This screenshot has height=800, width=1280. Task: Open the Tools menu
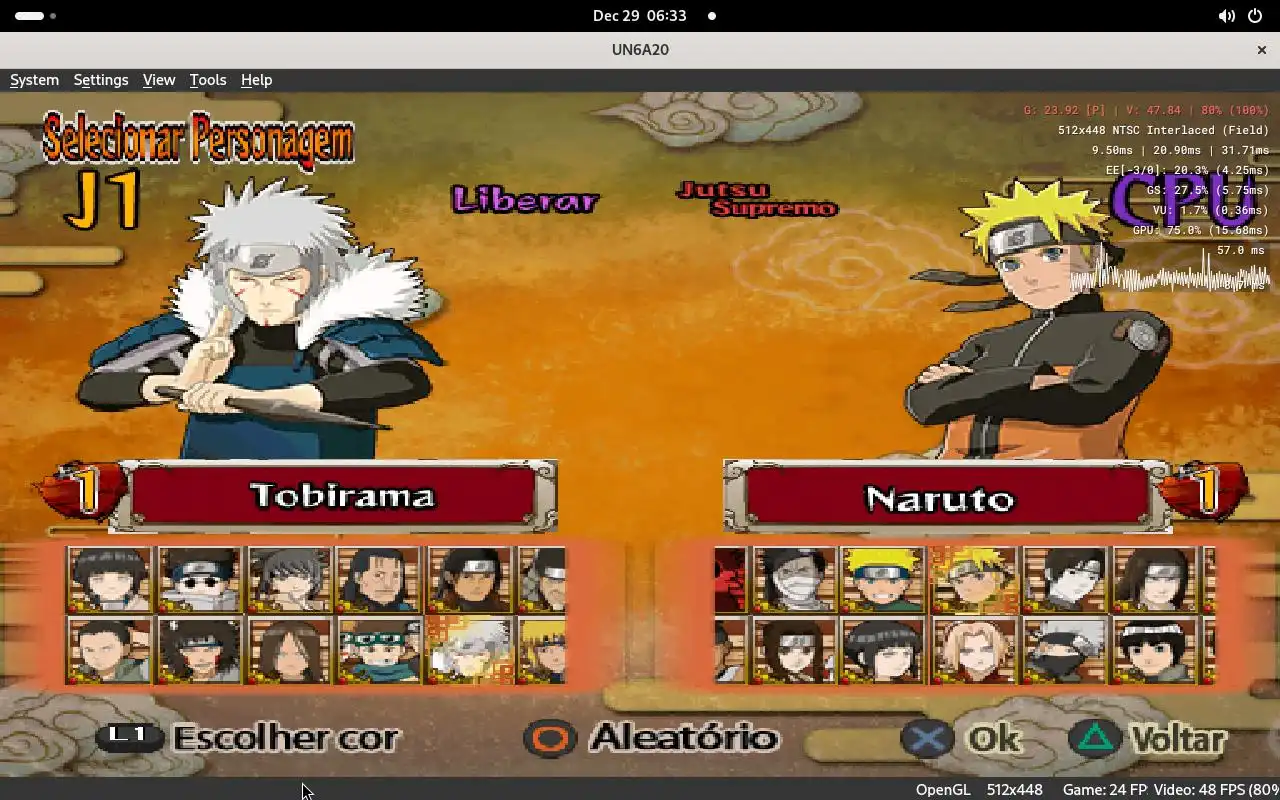[x=207, y=80]
